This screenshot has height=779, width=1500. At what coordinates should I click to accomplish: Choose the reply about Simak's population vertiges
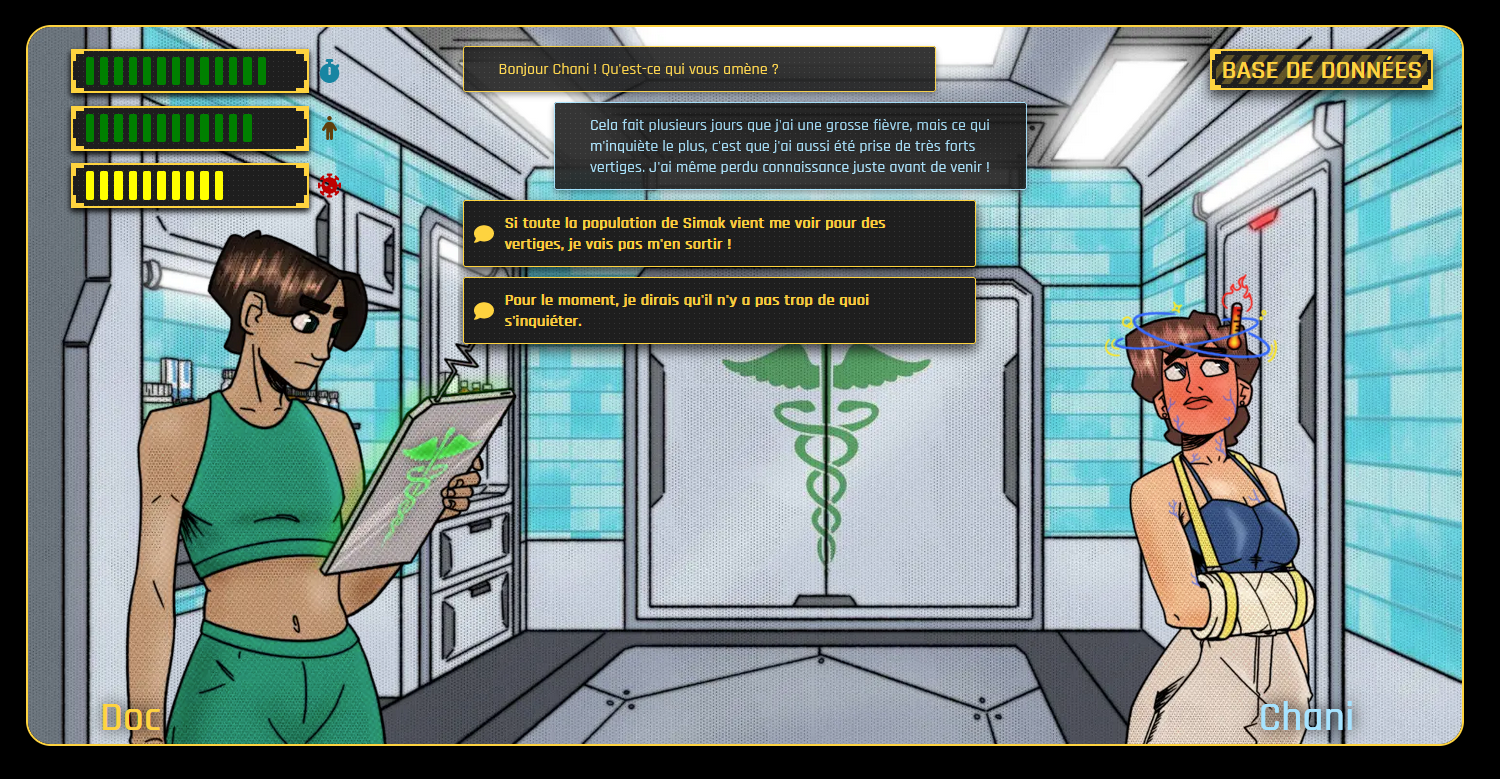(x=720, y=233)
